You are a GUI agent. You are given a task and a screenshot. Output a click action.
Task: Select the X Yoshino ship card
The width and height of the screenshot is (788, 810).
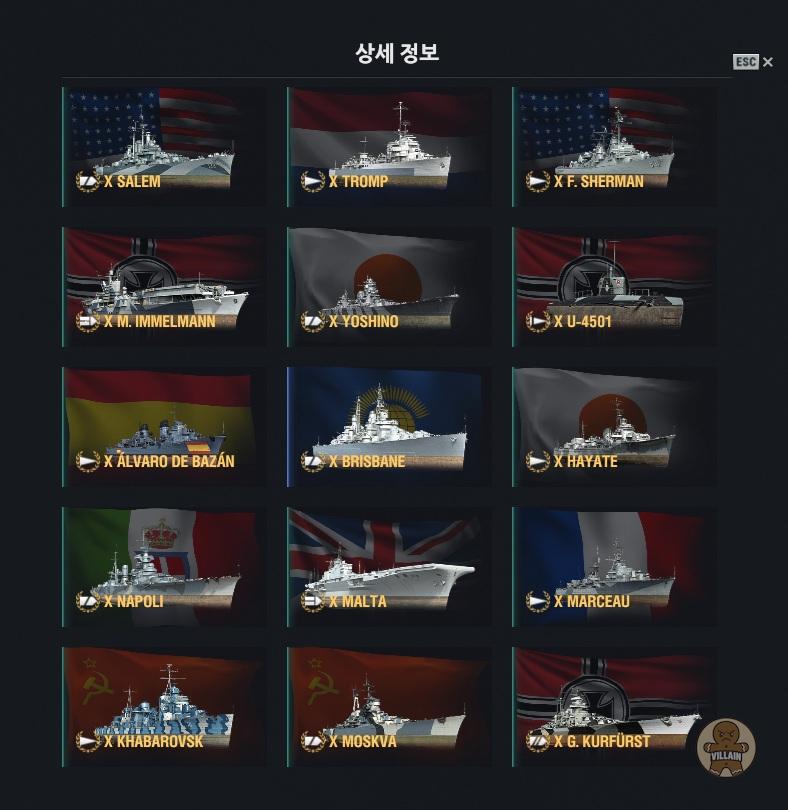tap(388, 286)
